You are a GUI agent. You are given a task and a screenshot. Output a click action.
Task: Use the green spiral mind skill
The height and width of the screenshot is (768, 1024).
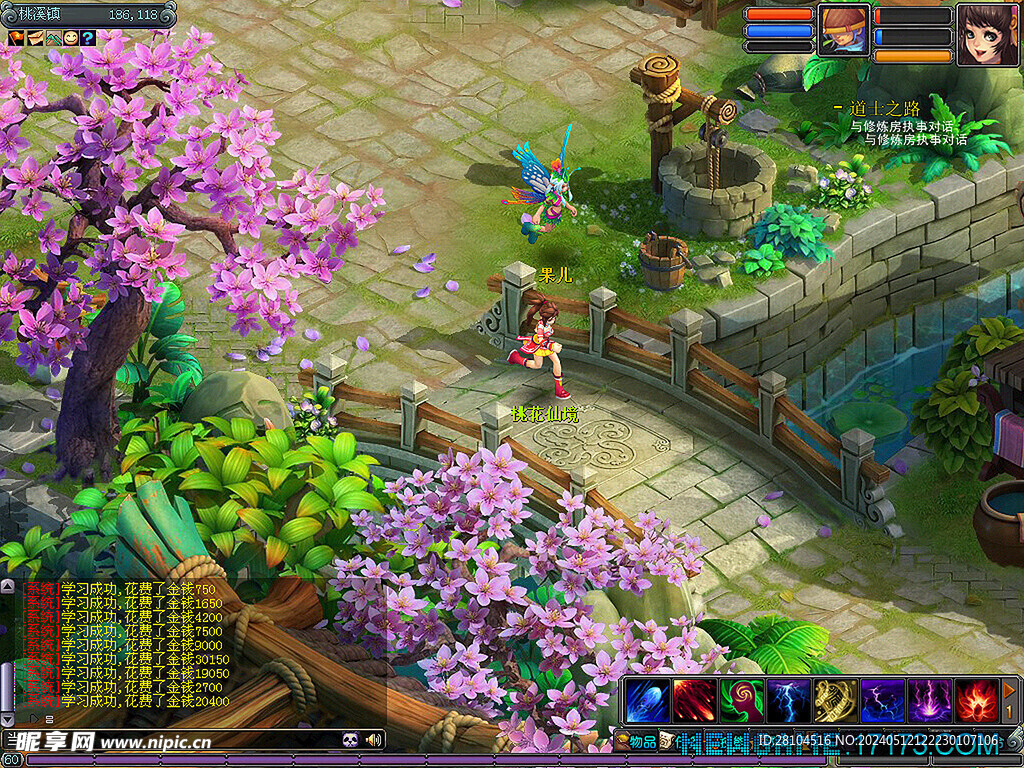[741, 700]
